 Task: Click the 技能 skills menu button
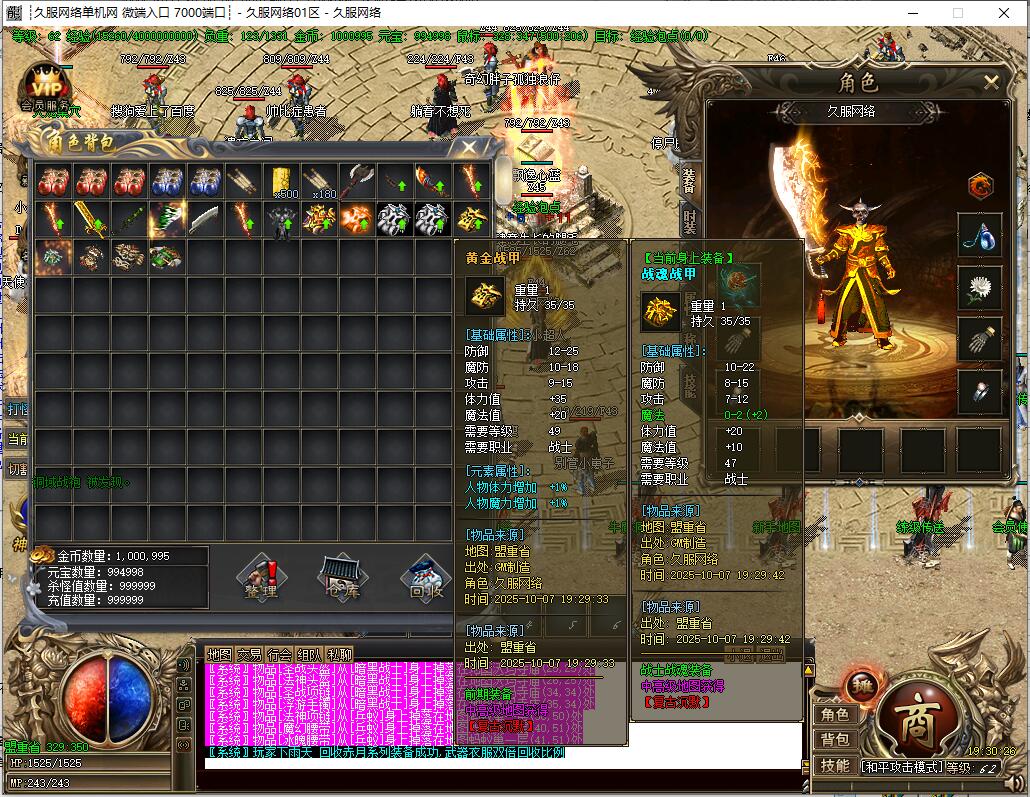(x=835, y=765)
